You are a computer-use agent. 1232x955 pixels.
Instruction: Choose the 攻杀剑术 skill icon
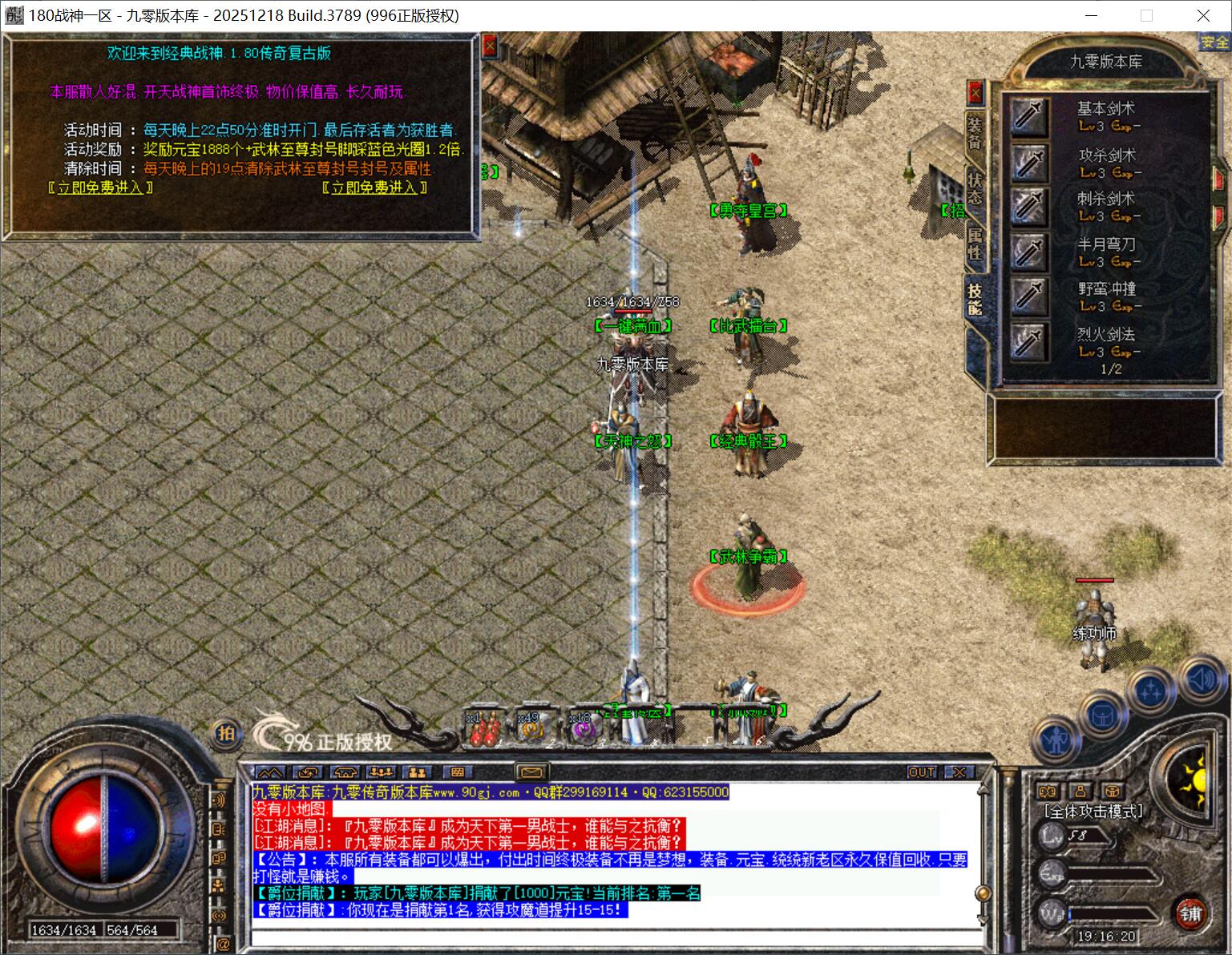[x=1028, y=162]
